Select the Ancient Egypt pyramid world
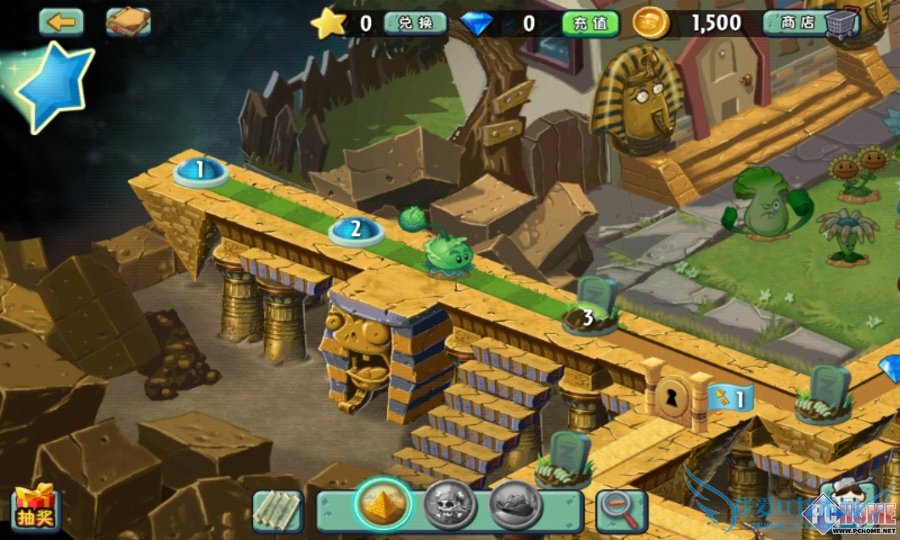This screenshot has height=540, width=900. (382, 504)
